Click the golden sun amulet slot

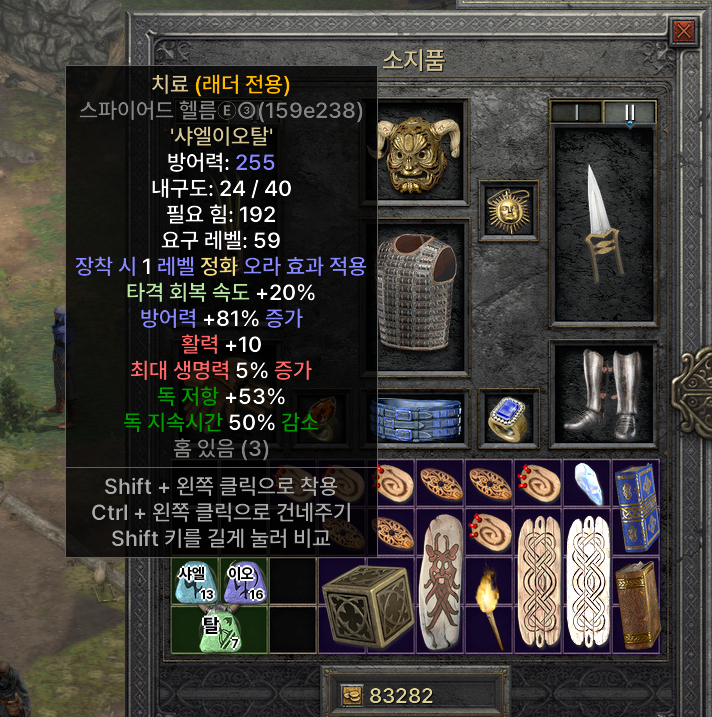tap(508, 211)
